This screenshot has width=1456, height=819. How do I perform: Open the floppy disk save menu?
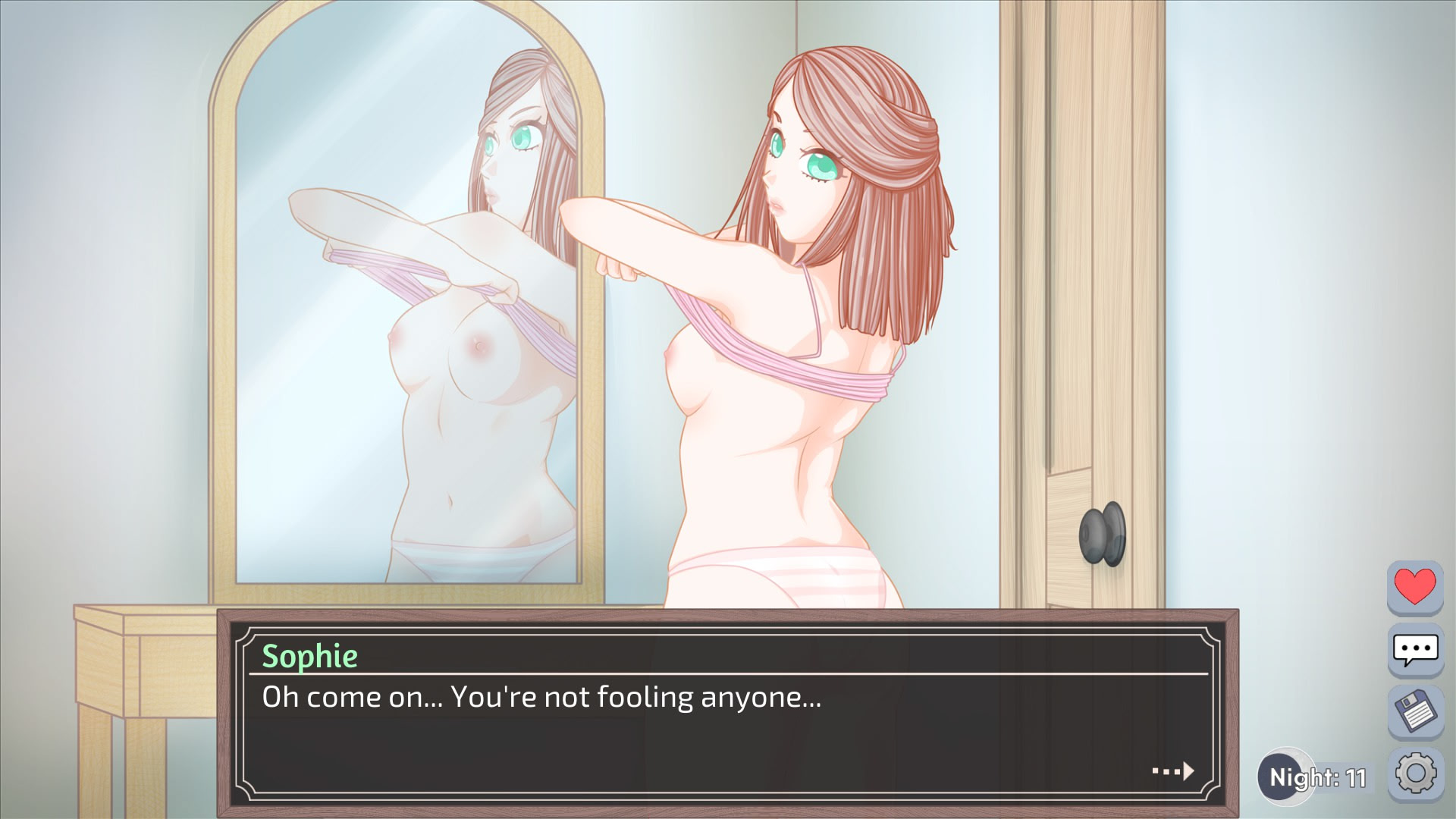(1415, 711)
